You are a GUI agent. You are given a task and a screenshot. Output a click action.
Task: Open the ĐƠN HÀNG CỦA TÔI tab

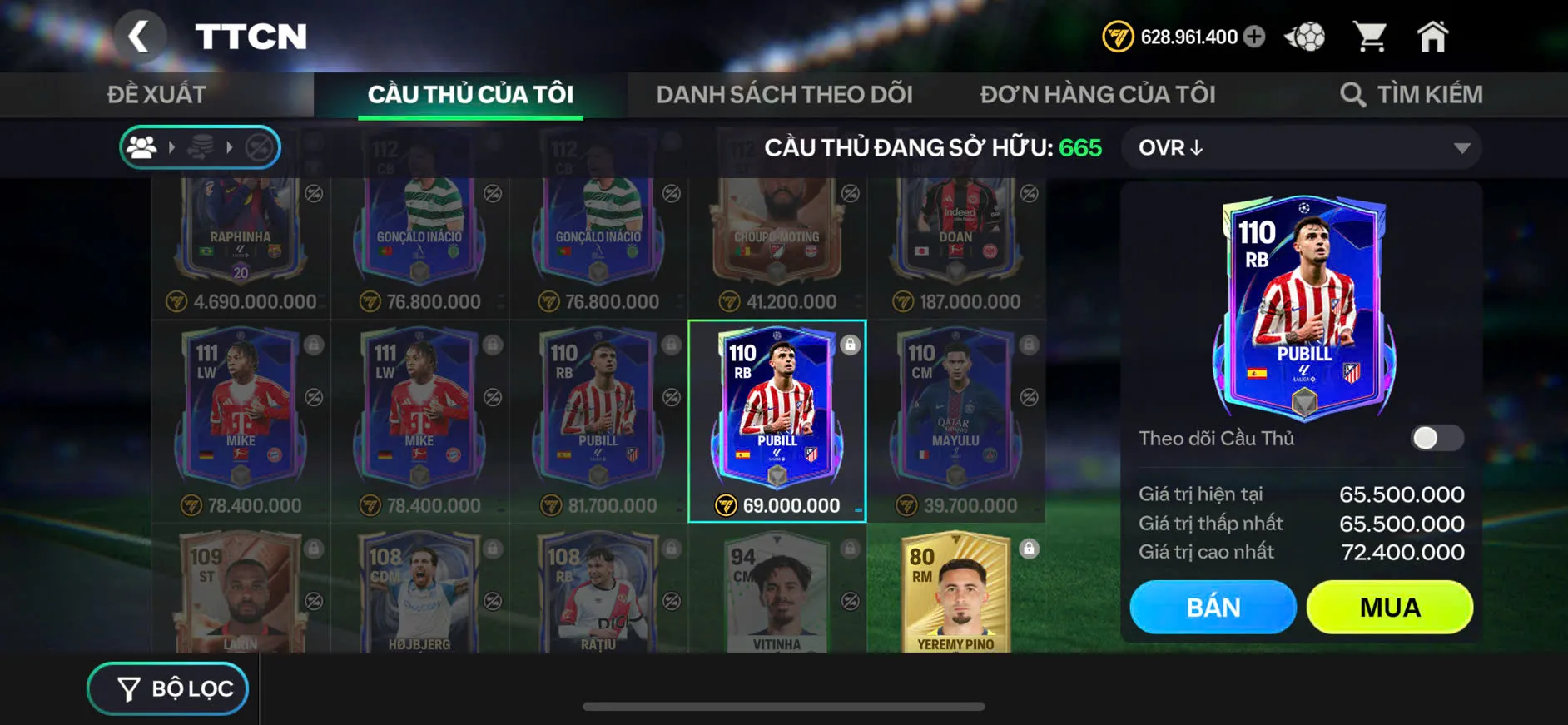click(1099, 93)
